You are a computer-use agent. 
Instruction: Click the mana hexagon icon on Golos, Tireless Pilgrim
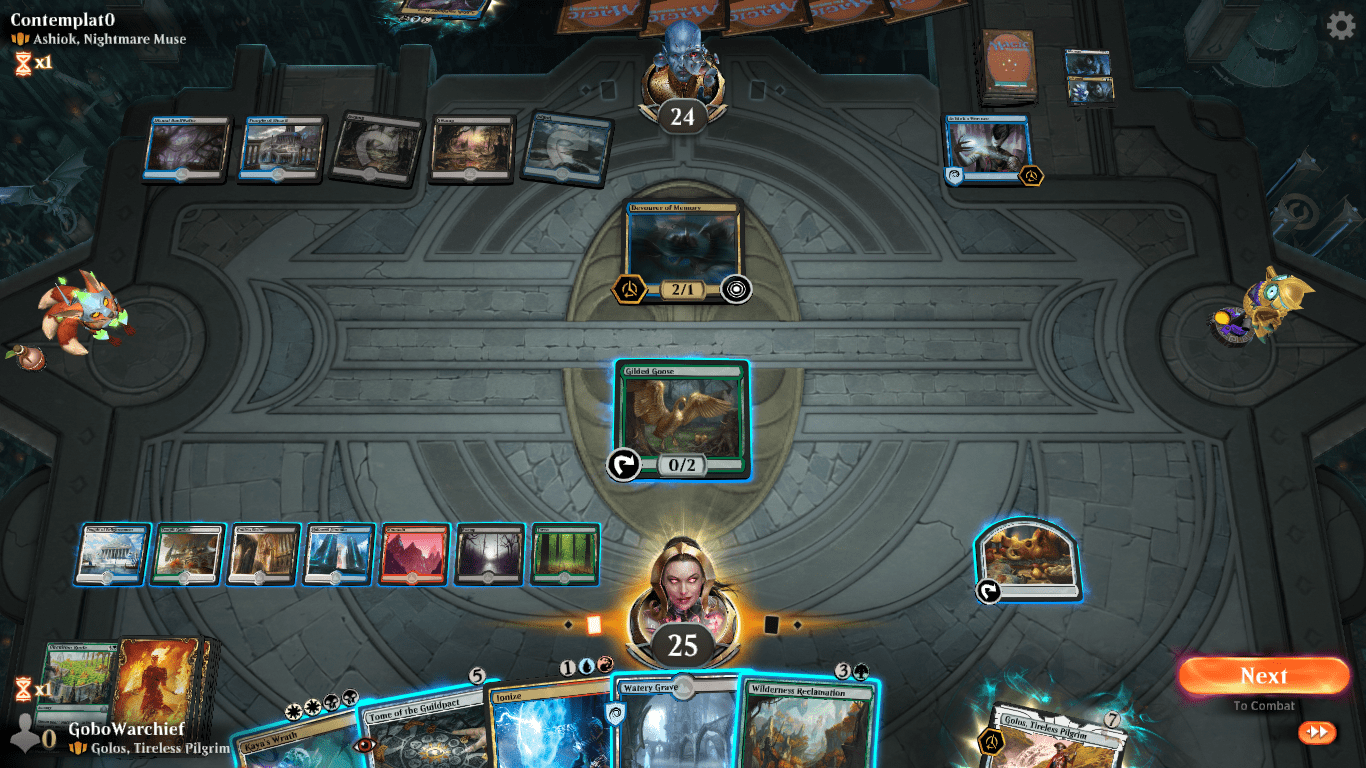pos(990,743)
